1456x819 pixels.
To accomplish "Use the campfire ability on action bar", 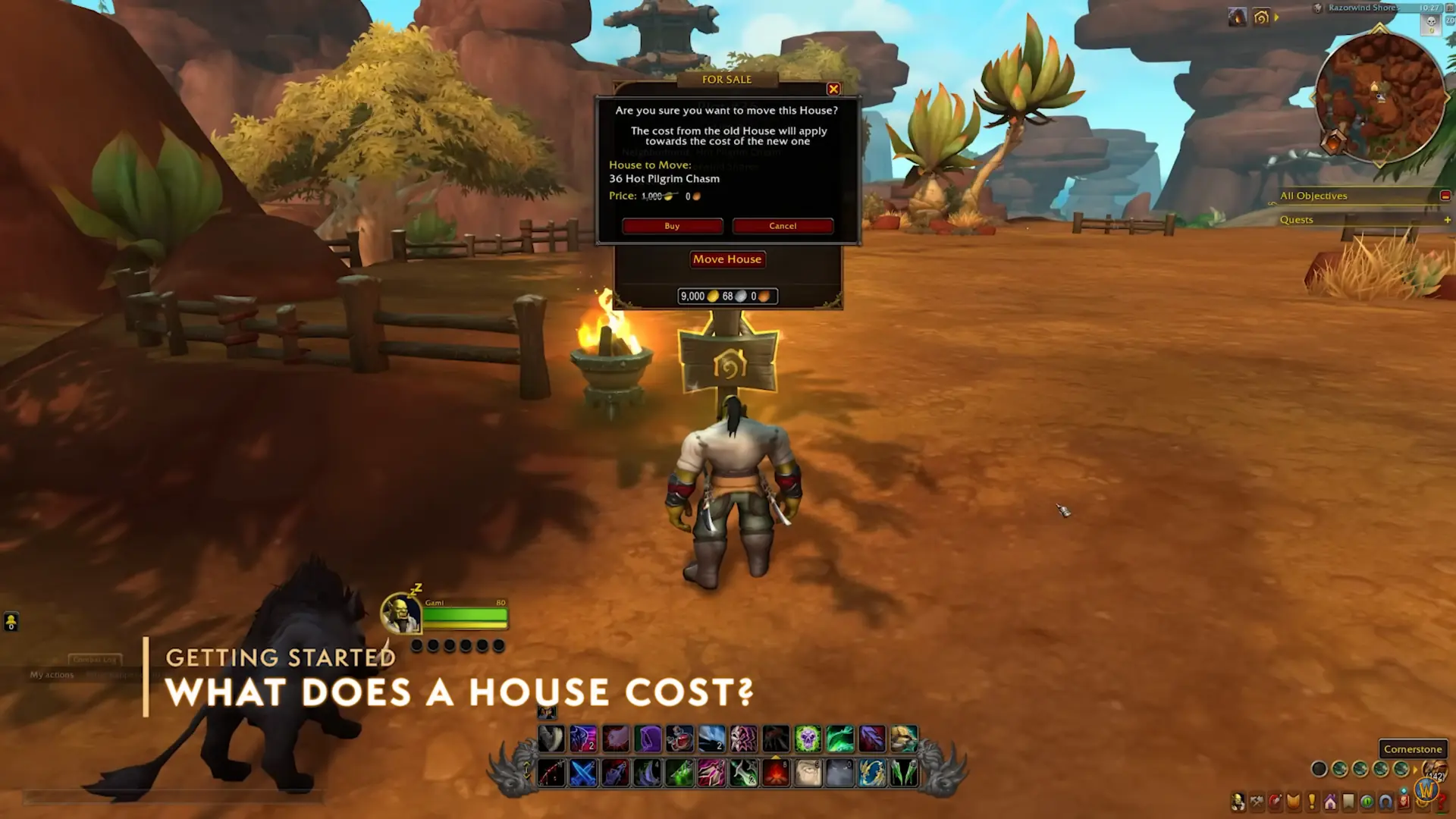I will click(776, 773).
